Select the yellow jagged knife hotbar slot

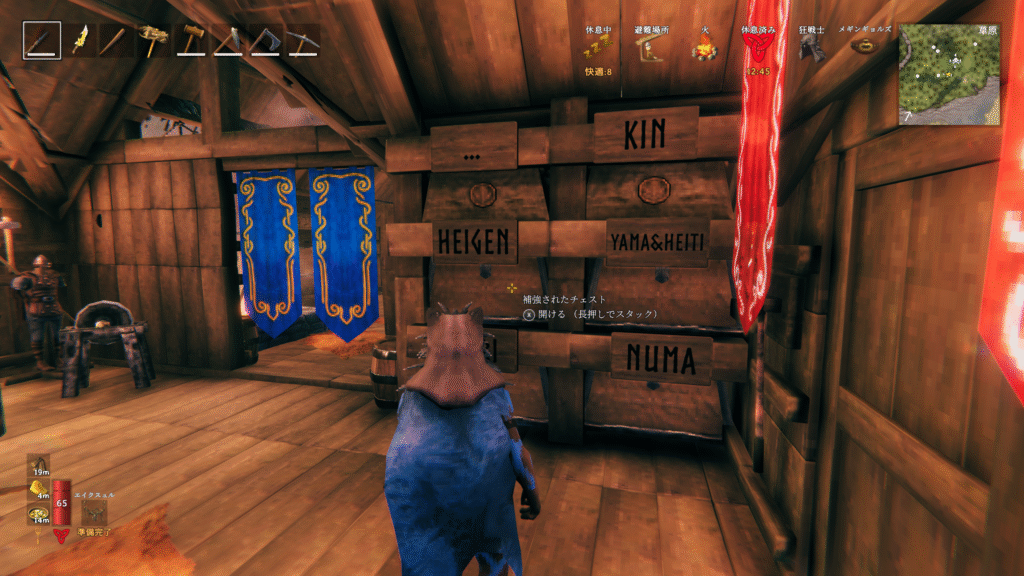79,40
